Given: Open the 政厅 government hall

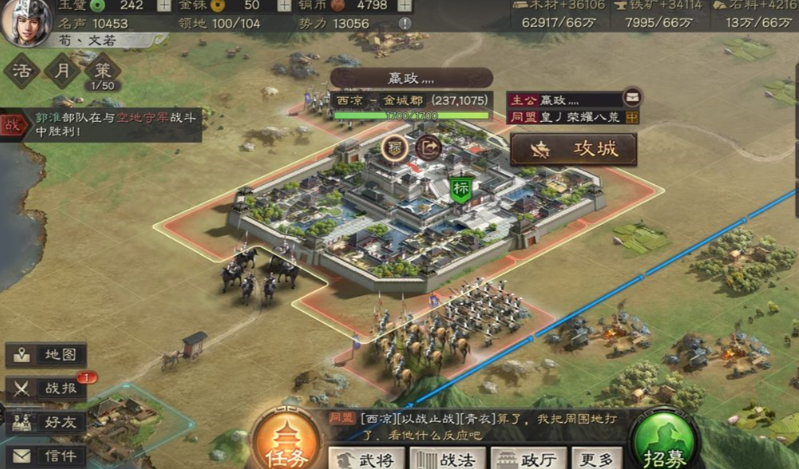Looking at the screenshot, I should (525, 457).
